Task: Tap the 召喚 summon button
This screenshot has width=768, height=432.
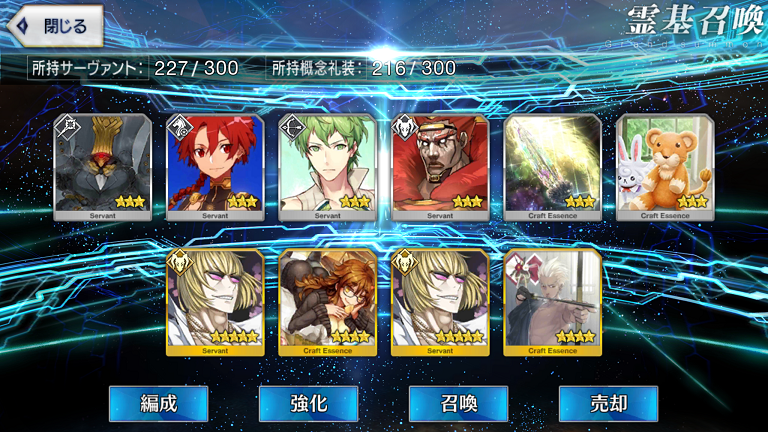Action: (x=458, y=404)
